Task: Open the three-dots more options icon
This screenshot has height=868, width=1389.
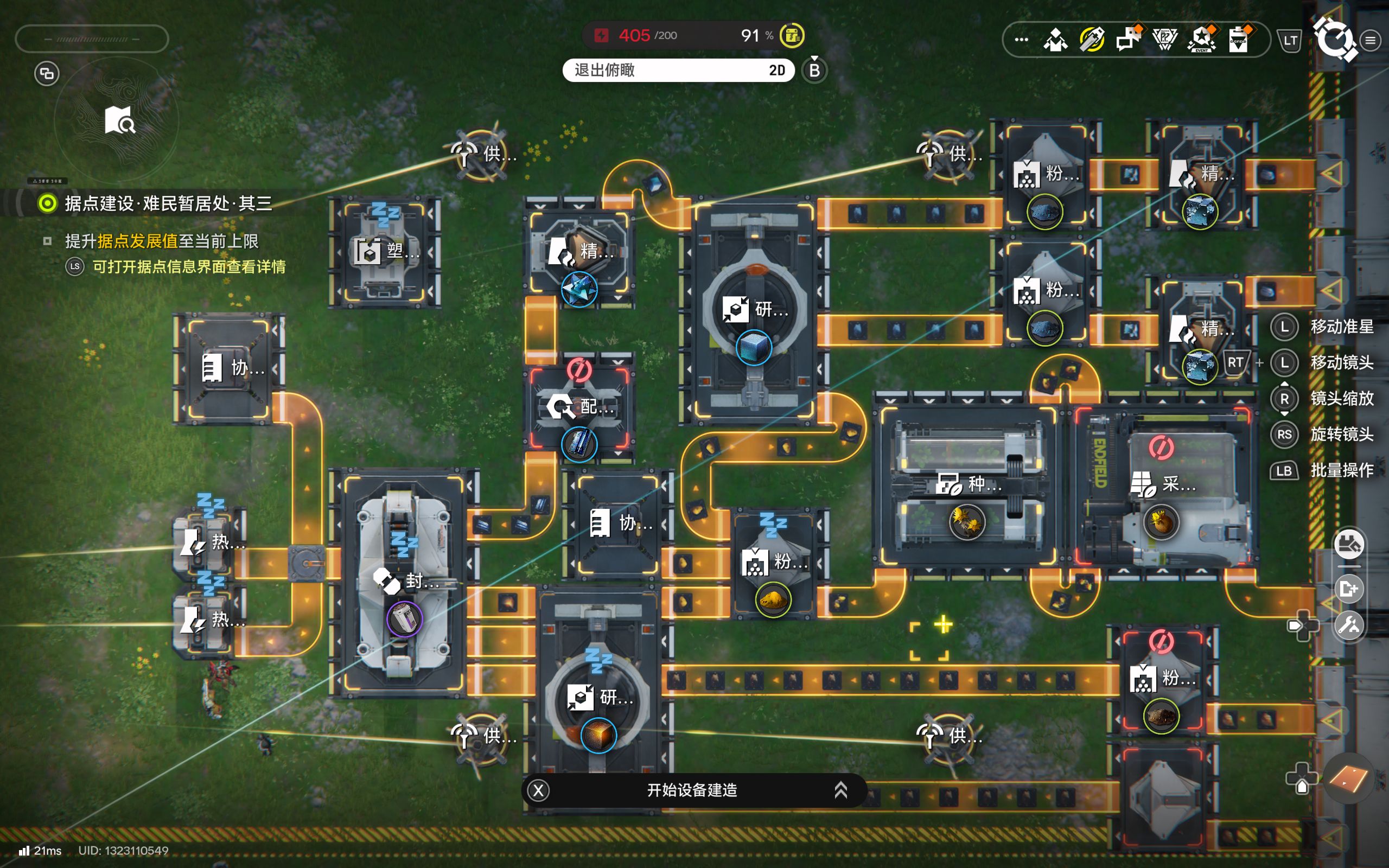Action: click(1021, 40)
